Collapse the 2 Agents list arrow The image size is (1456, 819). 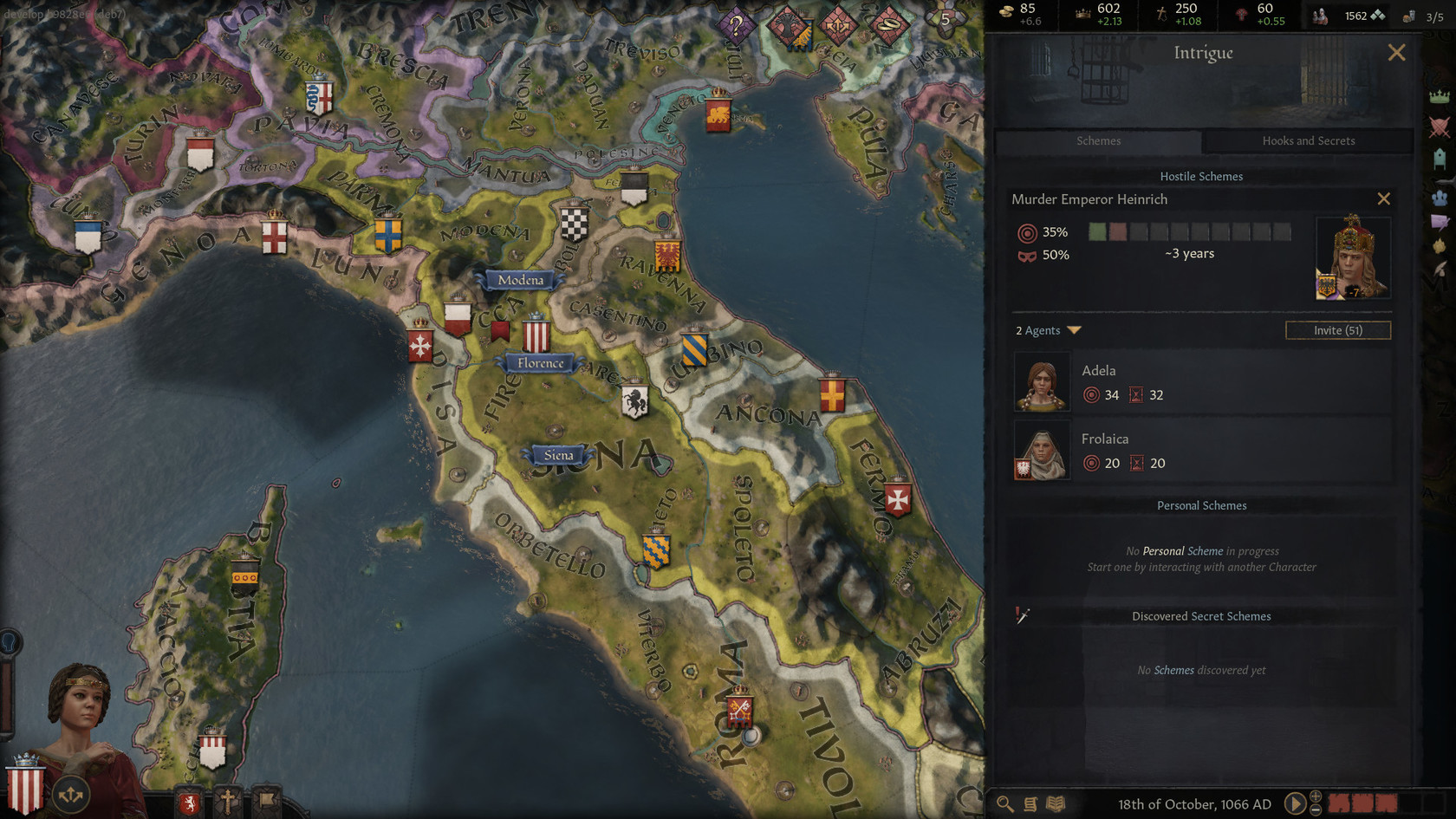tap(1075, 330)
